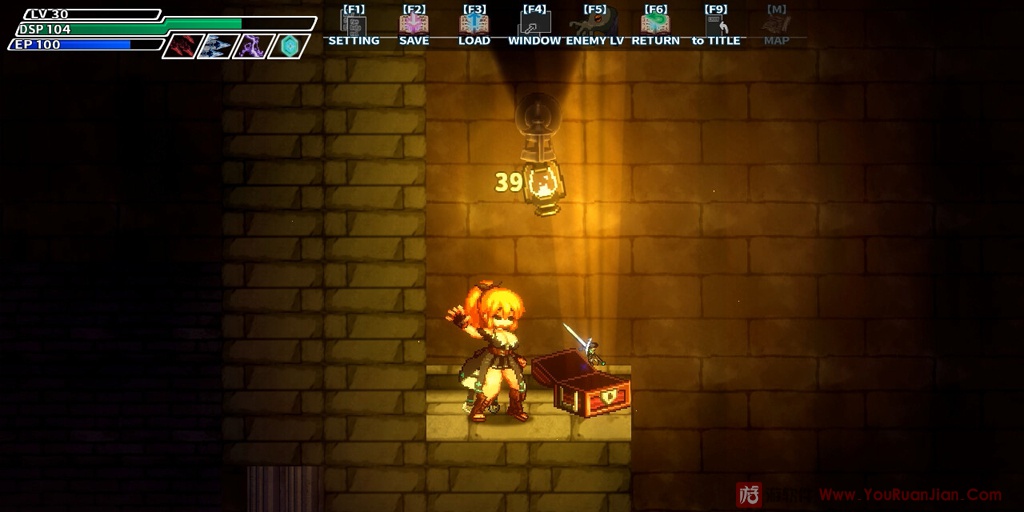Open the Load game menu
This screenshot has width=1024, height=512.
pyautogui.click(x=474, y=25)
